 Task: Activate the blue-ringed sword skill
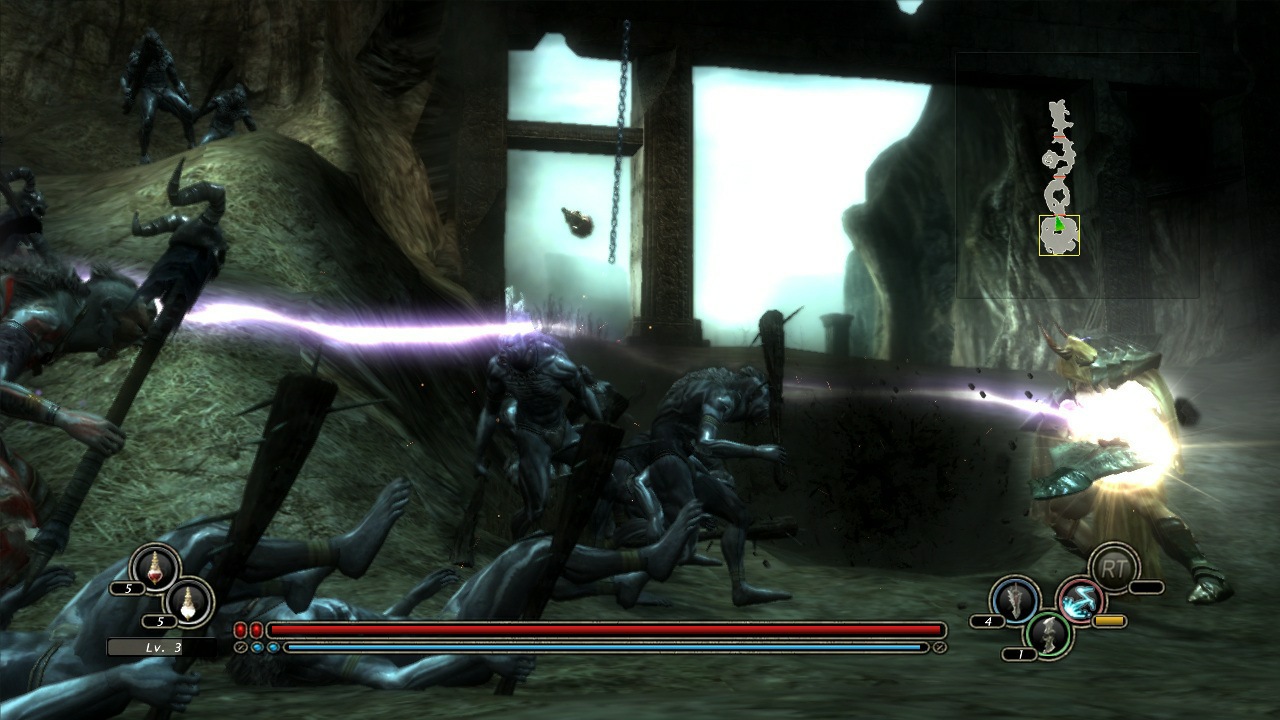pyautogui.click(x=1014, y=600)
